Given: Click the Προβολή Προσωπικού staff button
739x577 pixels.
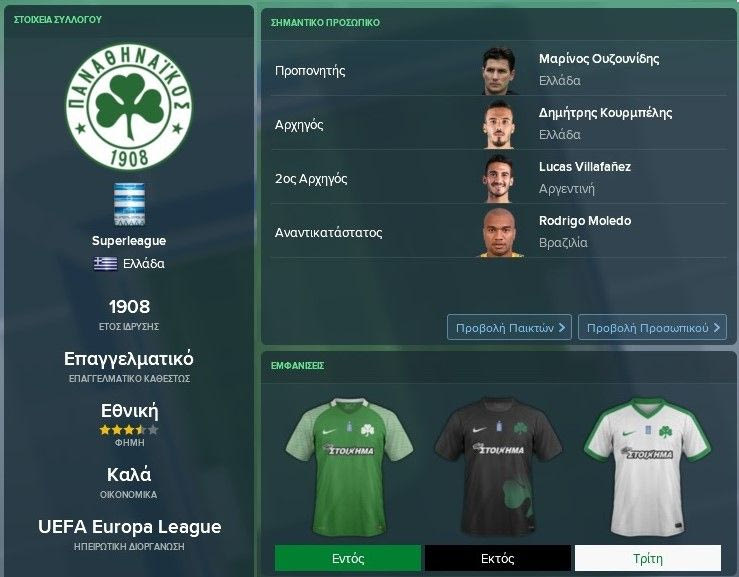Looking at the screenshot, I should tap(651, 327).
